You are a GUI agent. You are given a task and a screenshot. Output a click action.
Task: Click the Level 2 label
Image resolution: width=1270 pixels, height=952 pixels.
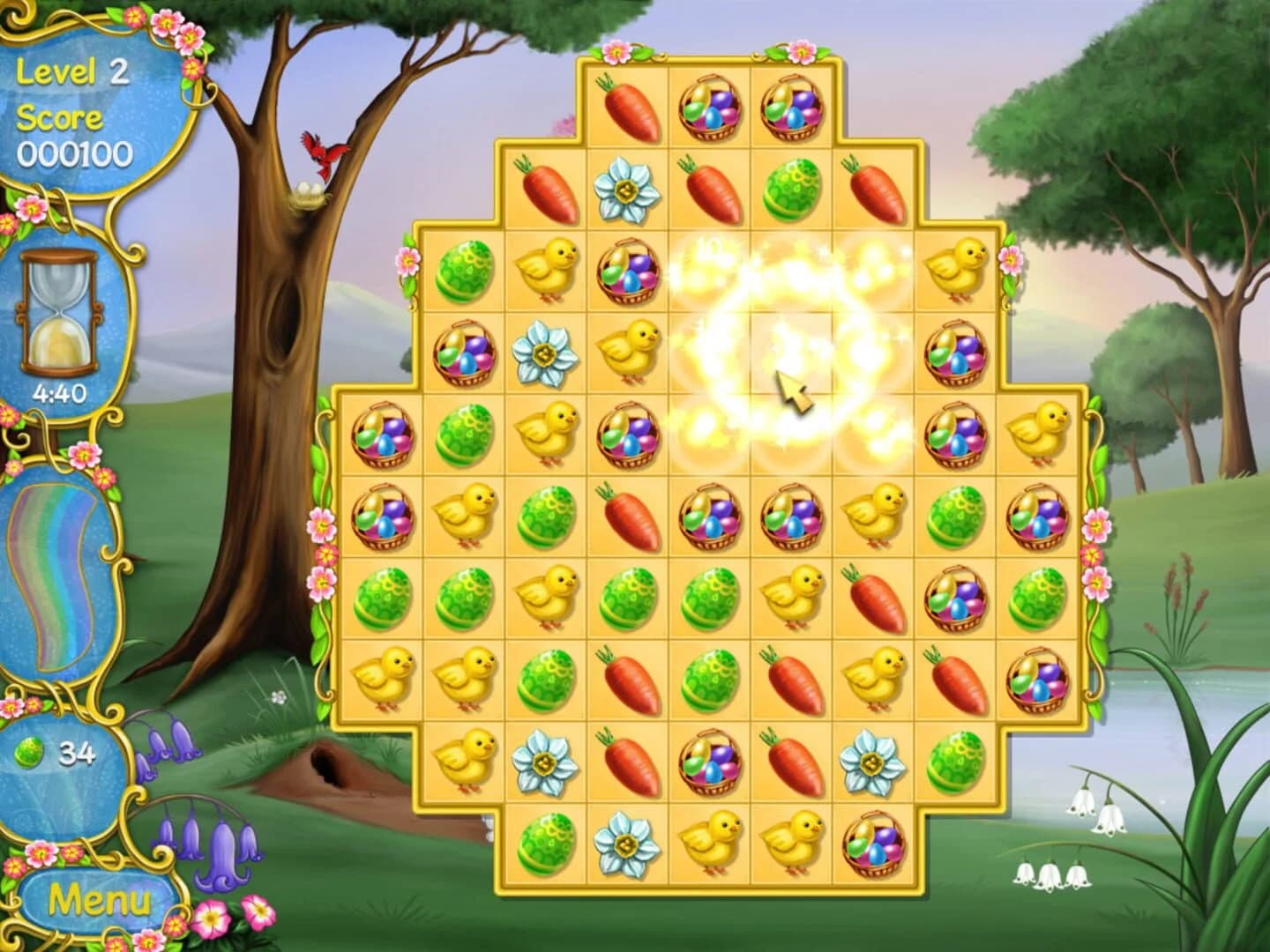coord(71,74)
